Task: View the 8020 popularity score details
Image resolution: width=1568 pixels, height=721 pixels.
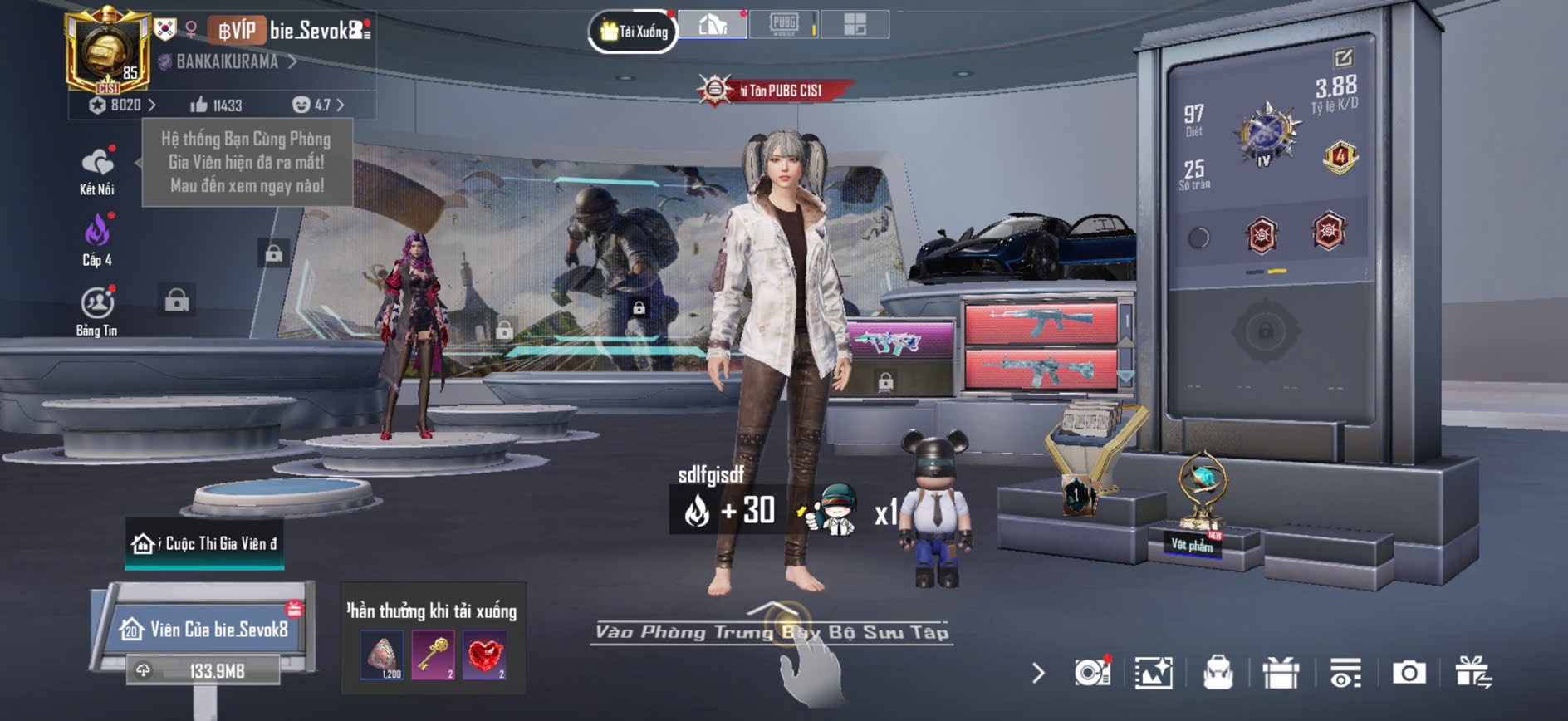Action: 122,105
